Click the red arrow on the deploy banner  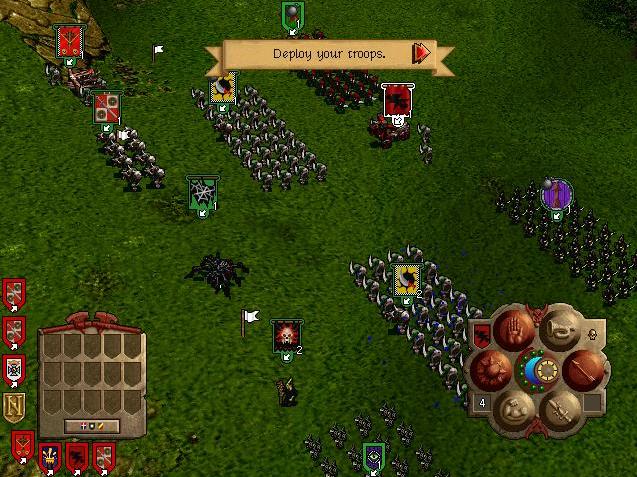[x=421, y=52]
